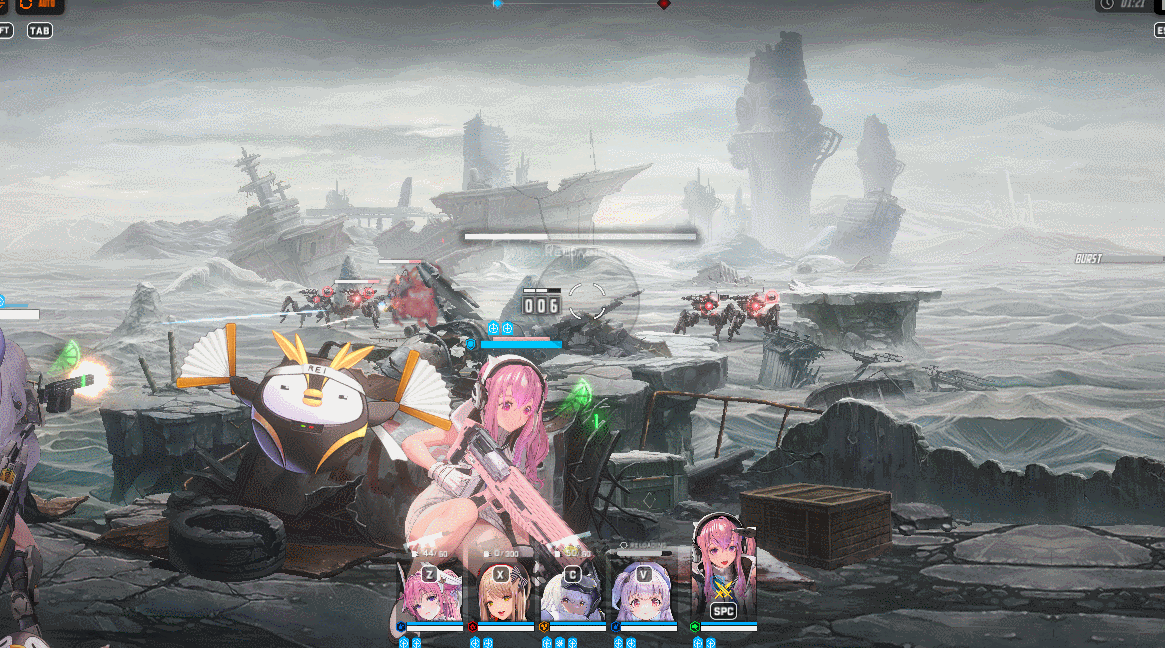
Task: Switch to the blonde girl squad portrait
Action: point(501,596)
